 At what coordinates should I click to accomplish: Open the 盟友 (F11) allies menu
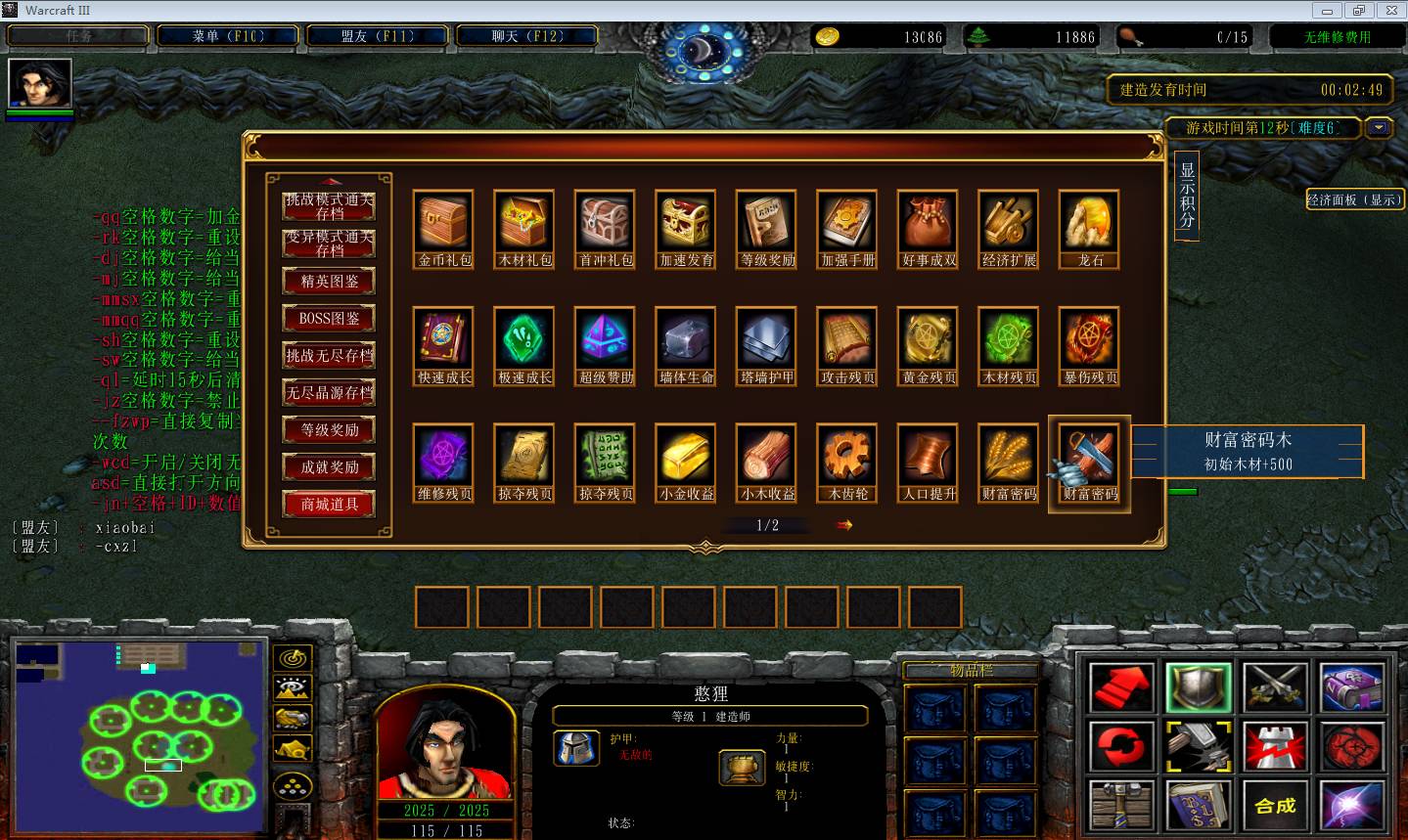pos(378,36)
